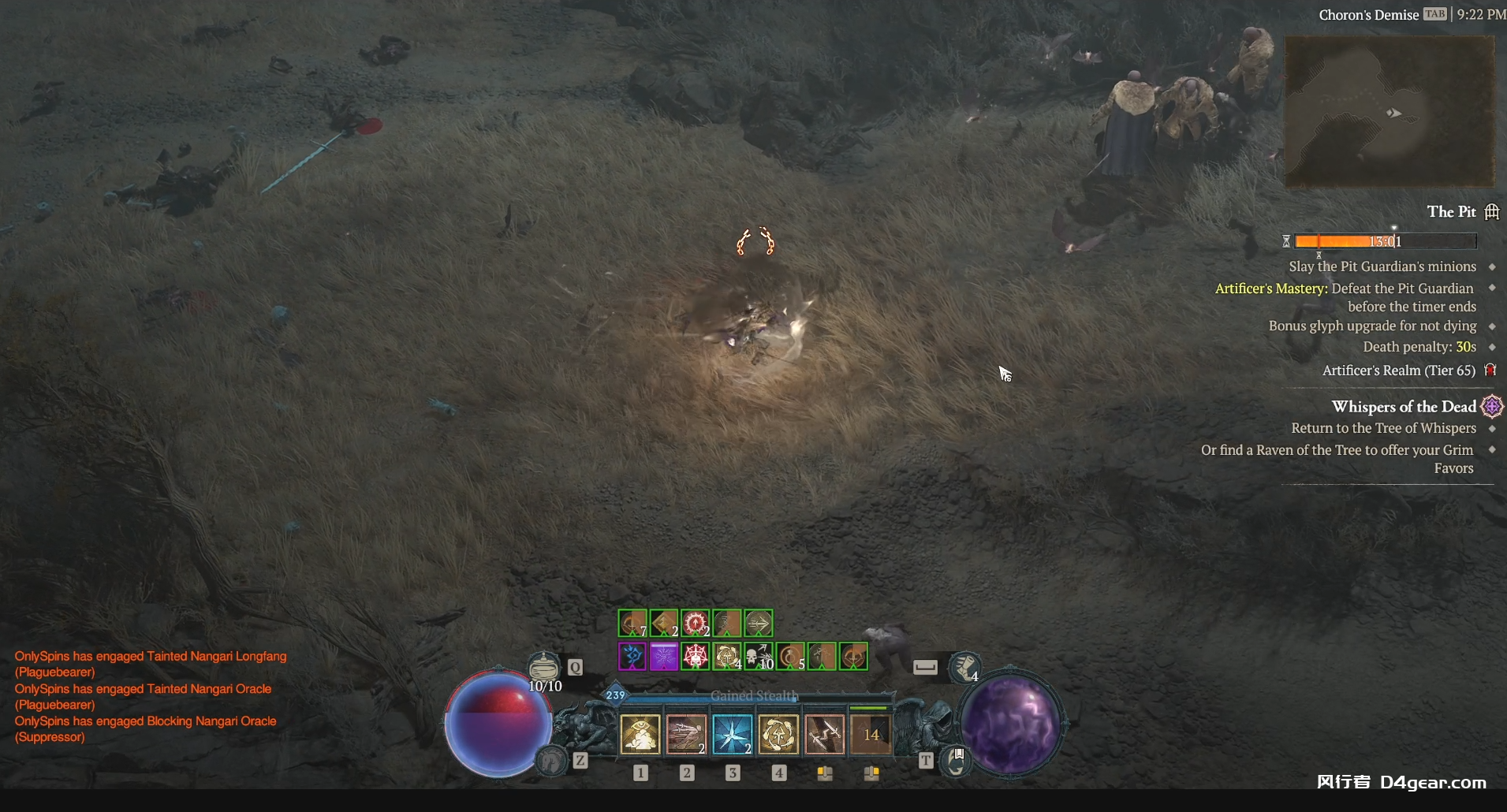Inspect the red spiked circle buff icon
Image resolution: width=1507 pixels, height=812 pixels.
(696, 624)
